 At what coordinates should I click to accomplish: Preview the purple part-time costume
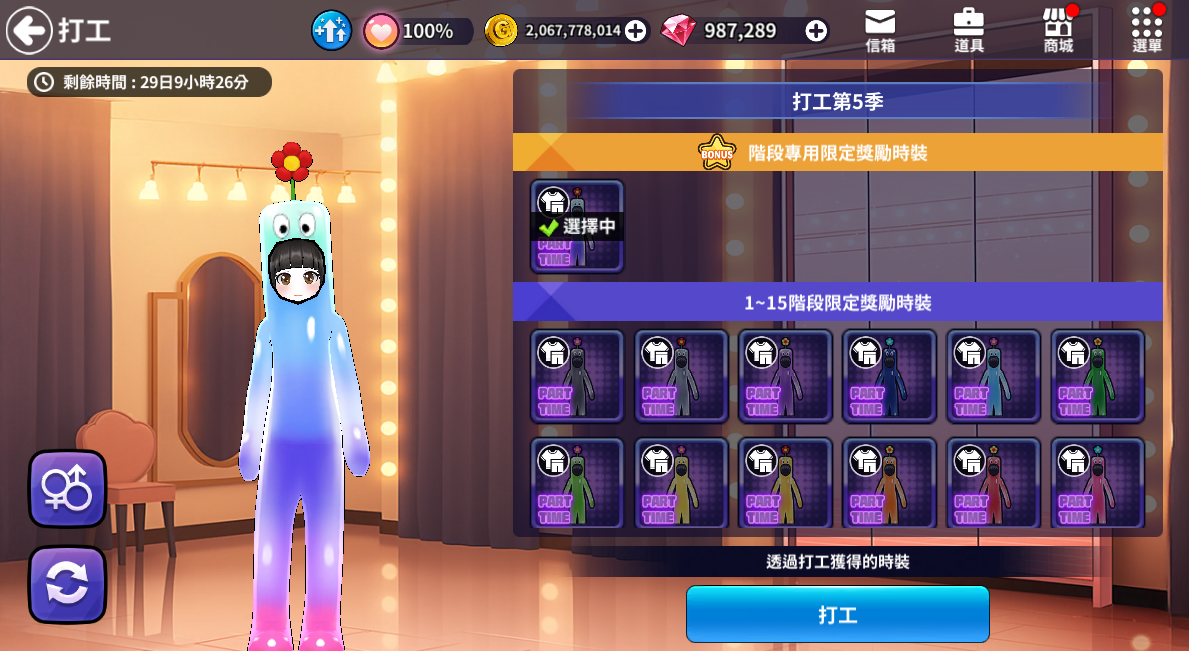[x=785, y=376]
